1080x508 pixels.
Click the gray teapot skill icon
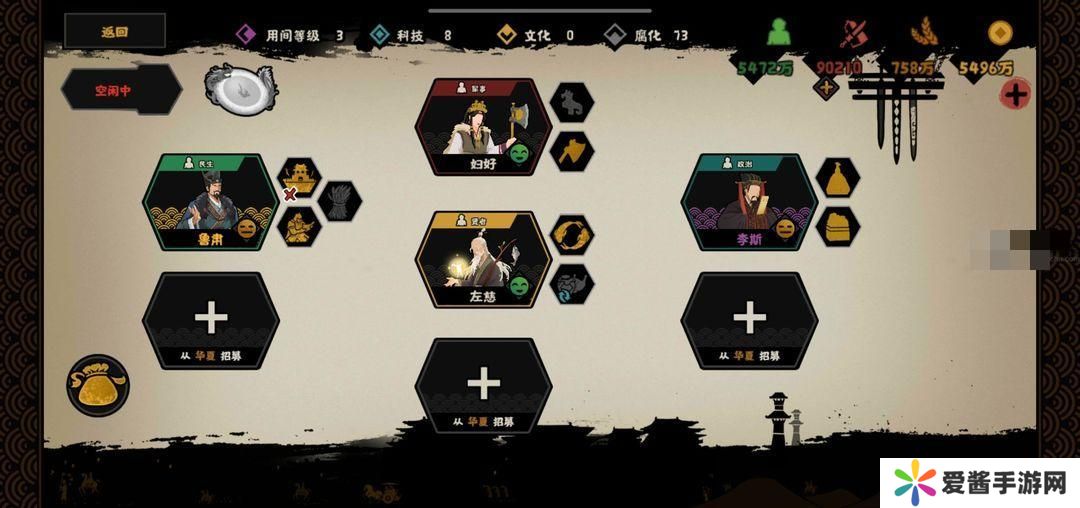[x=572, y=284]
